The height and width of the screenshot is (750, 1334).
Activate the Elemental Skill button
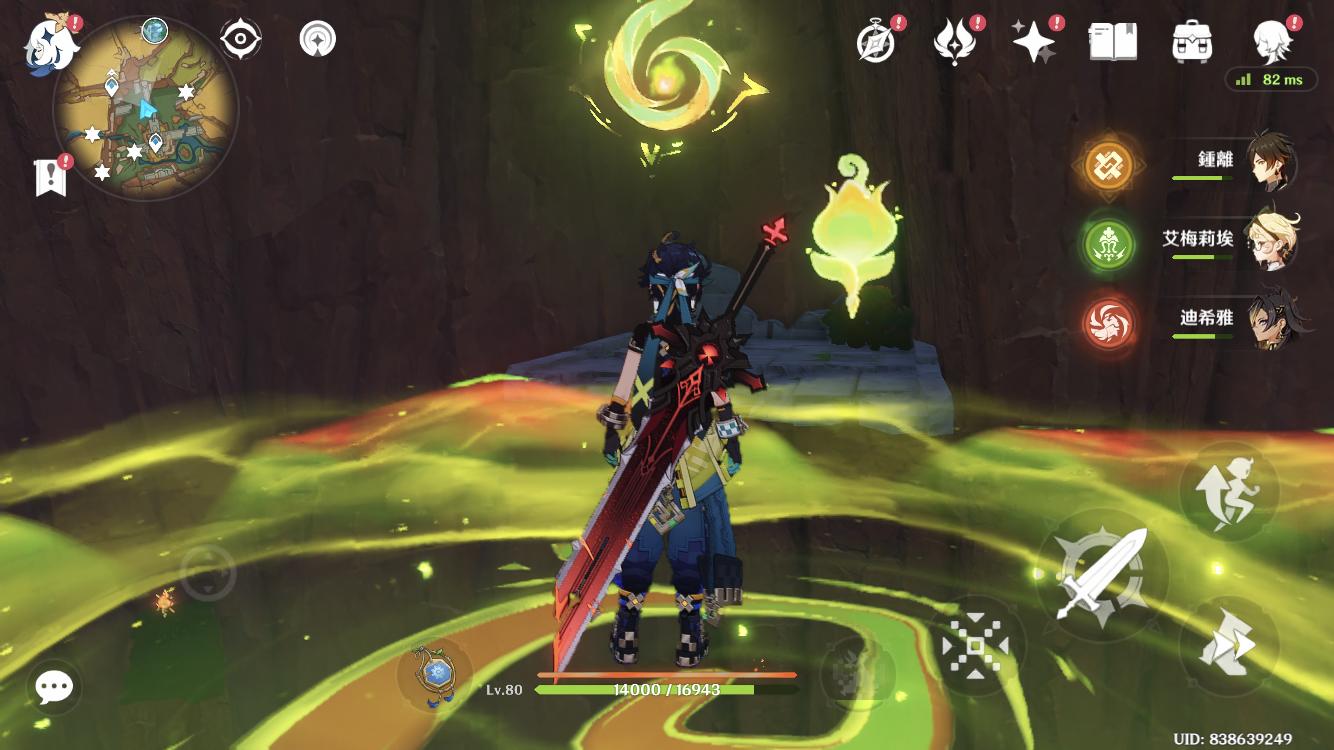click(974, 647)
